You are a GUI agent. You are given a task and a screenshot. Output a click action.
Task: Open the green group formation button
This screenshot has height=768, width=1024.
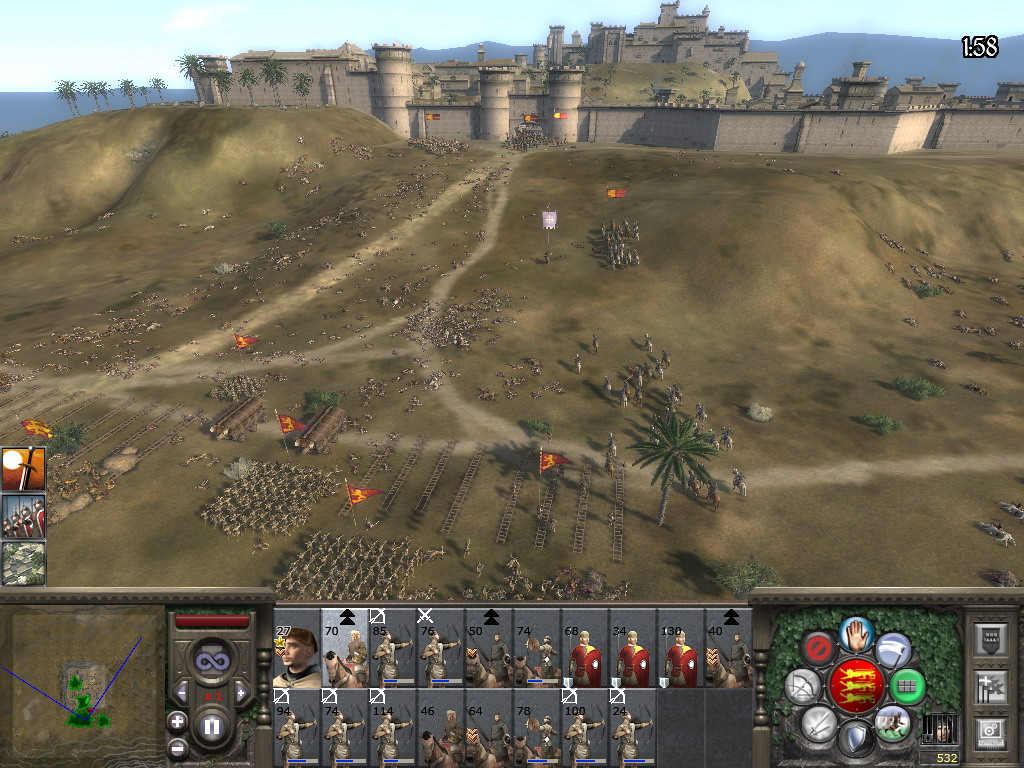coord(907,686)
